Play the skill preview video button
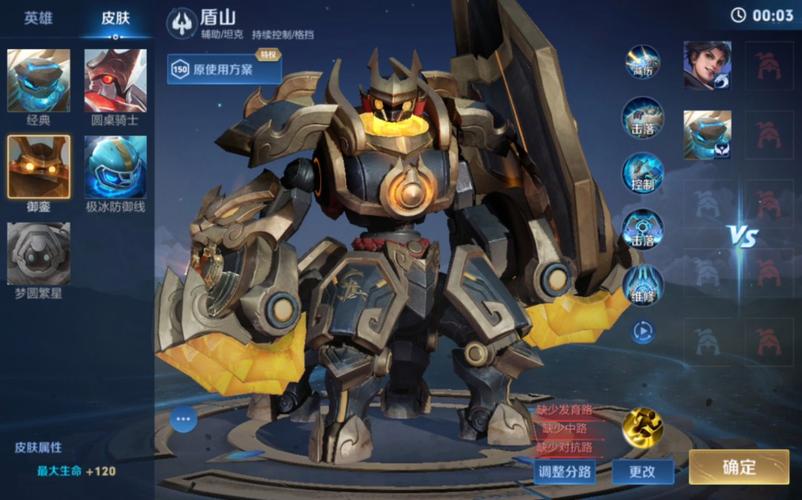The width and height of the screenshot is (802, 500). tap(642, 331)
